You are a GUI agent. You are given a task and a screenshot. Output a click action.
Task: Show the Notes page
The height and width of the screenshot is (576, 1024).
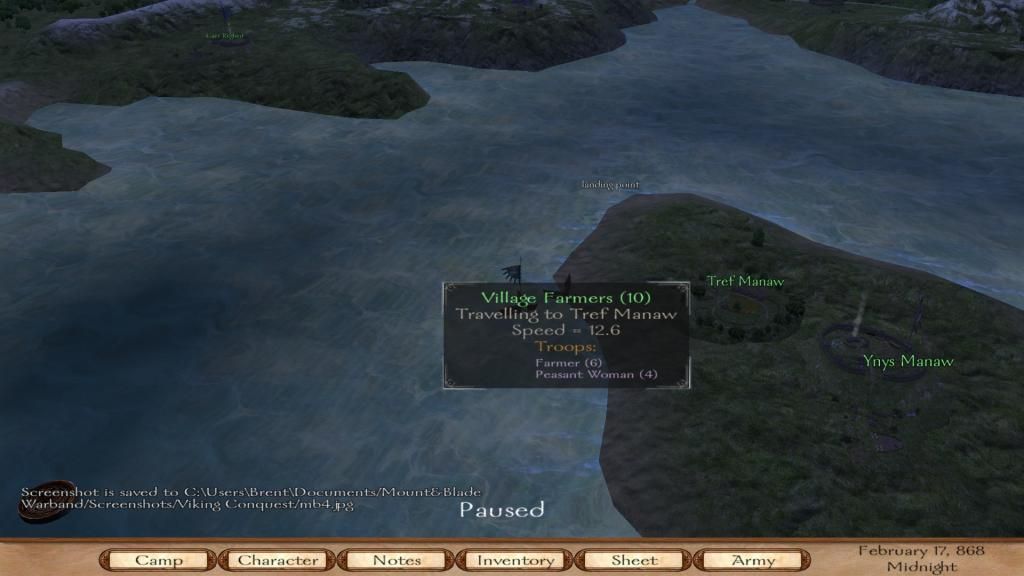(396, 560)
